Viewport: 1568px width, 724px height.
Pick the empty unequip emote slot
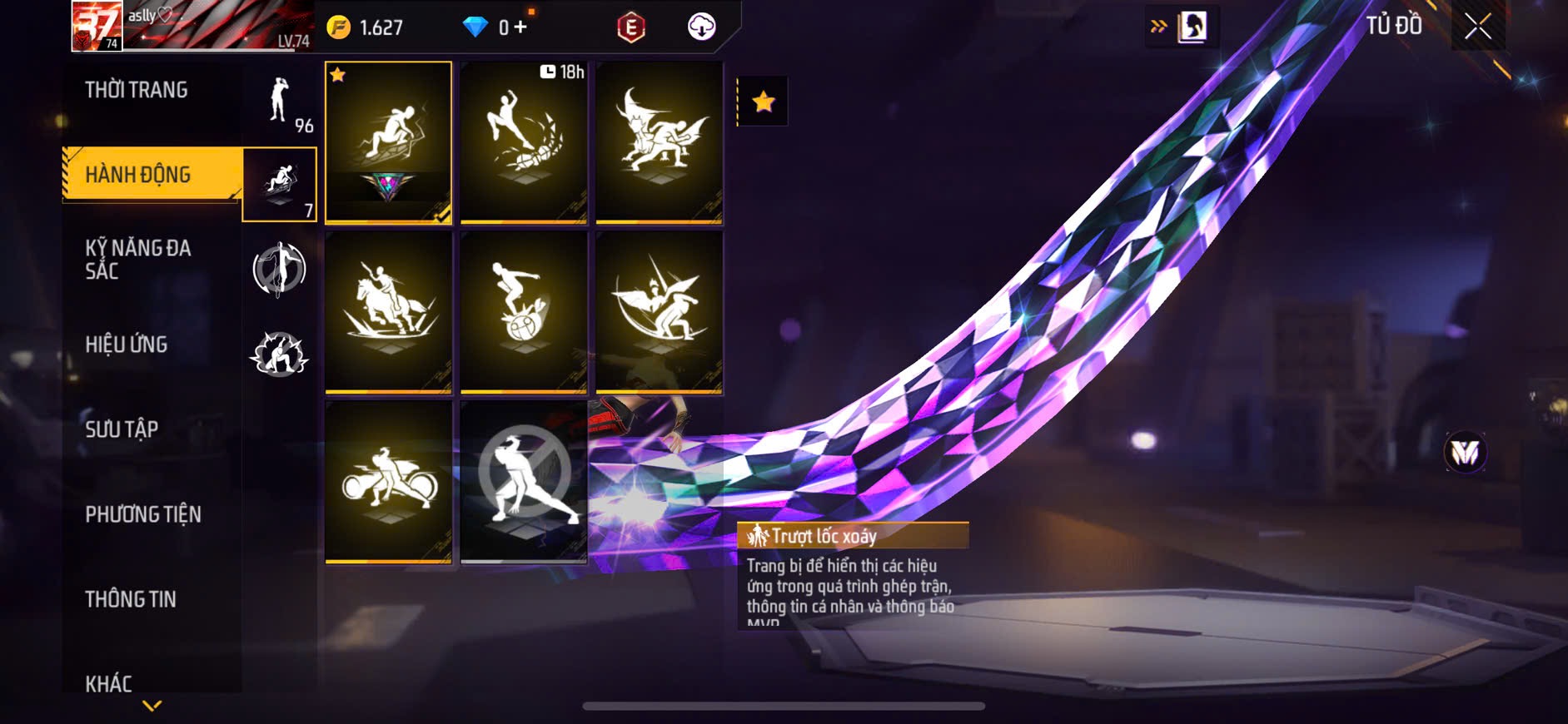coord(524,481)
